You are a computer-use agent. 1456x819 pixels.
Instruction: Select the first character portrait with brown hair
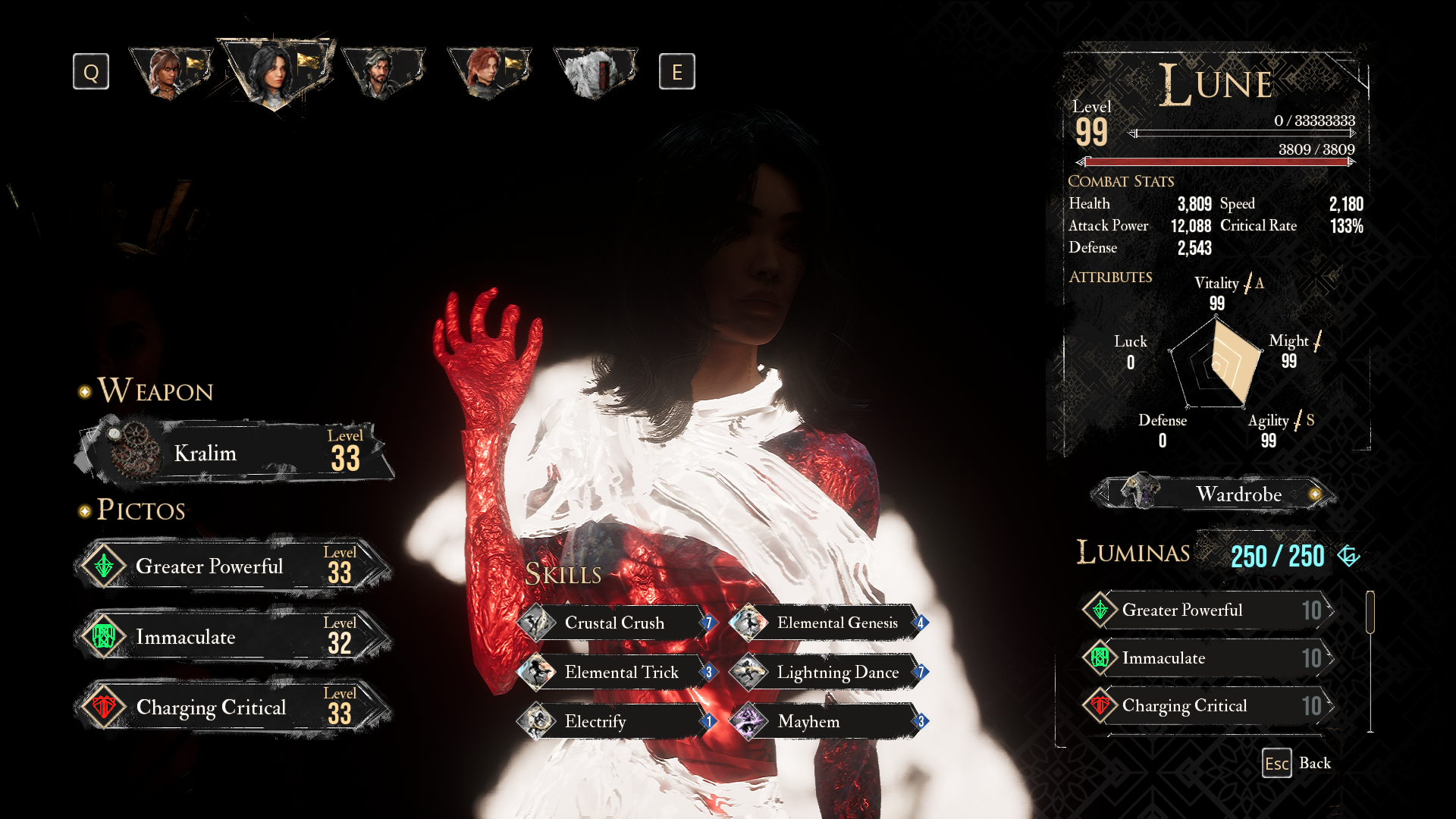tap(170, 72)
